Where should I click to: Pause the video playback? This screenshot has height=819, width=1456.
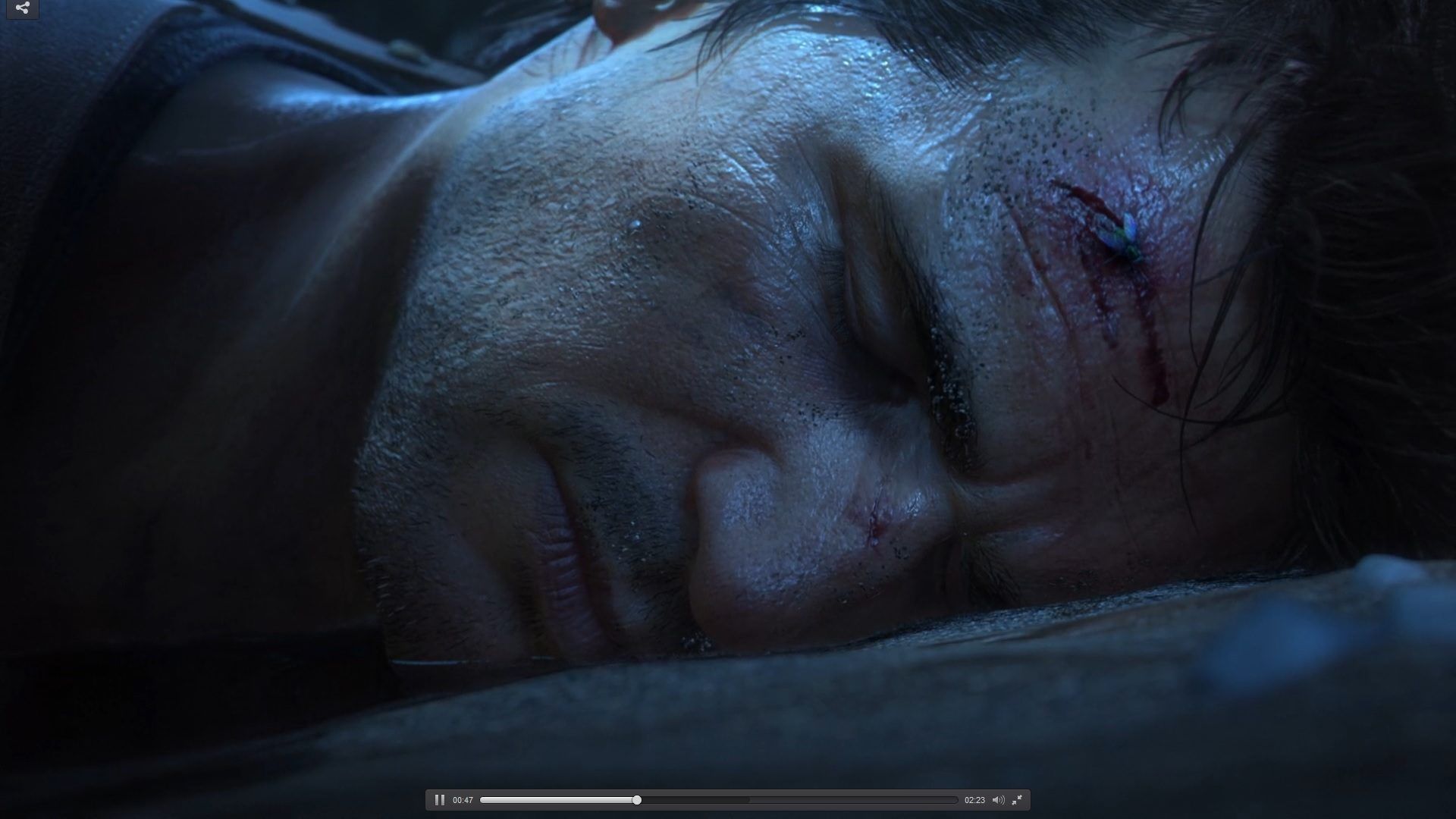pos(439,800)
